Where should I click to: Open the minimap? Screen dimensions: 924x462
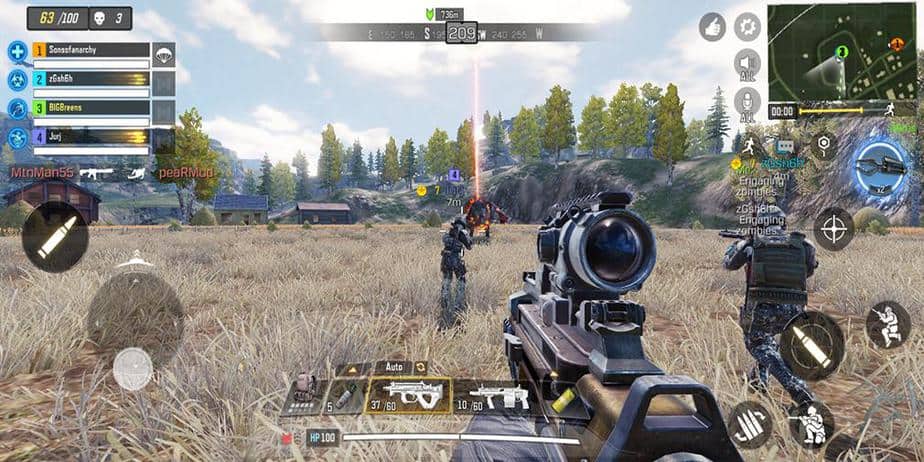click(x=844, y=50)
